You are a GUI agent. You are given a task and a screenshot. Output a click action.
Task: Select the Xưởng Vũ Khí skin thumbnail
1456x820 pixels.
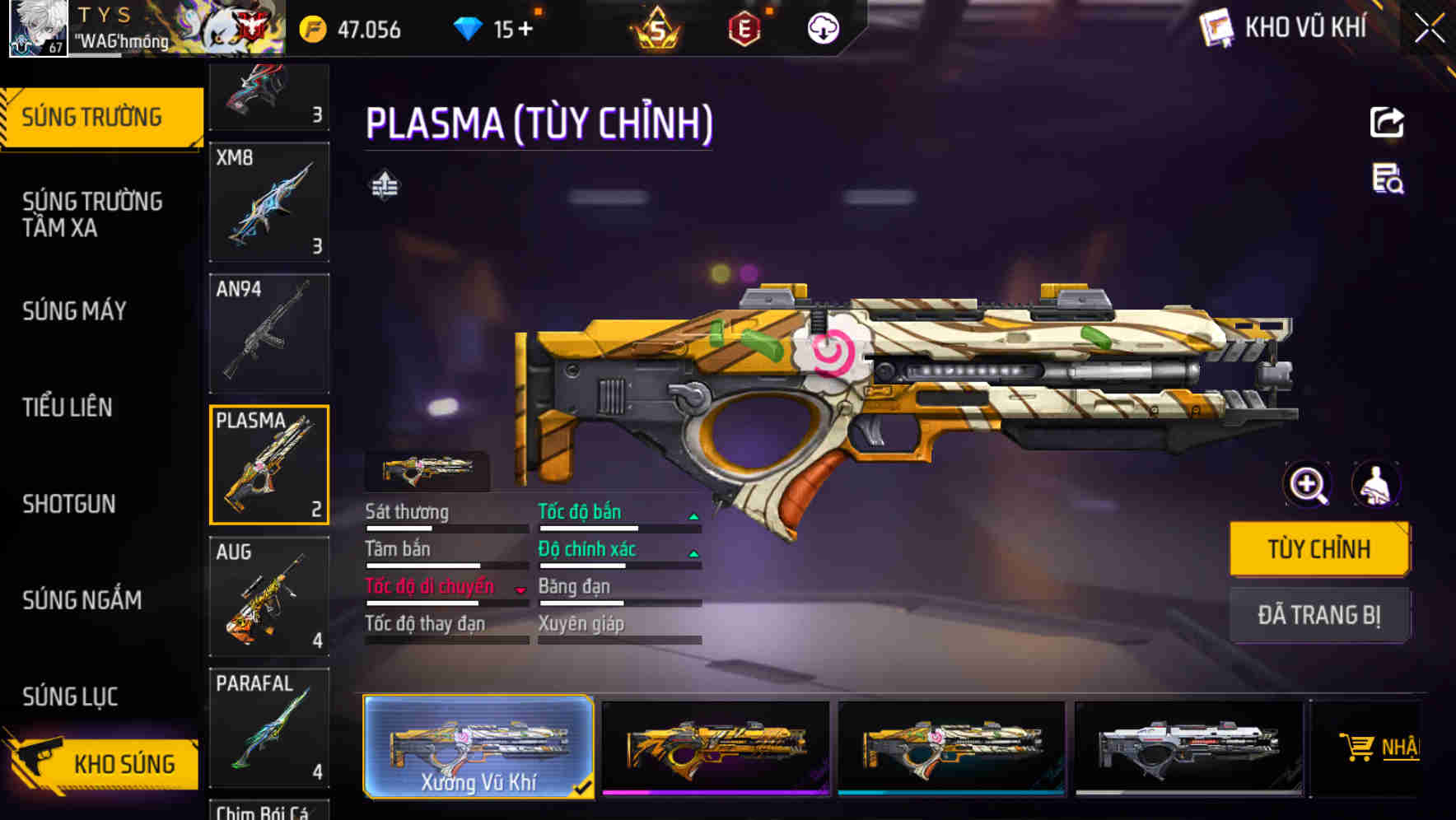click(478, 747)
